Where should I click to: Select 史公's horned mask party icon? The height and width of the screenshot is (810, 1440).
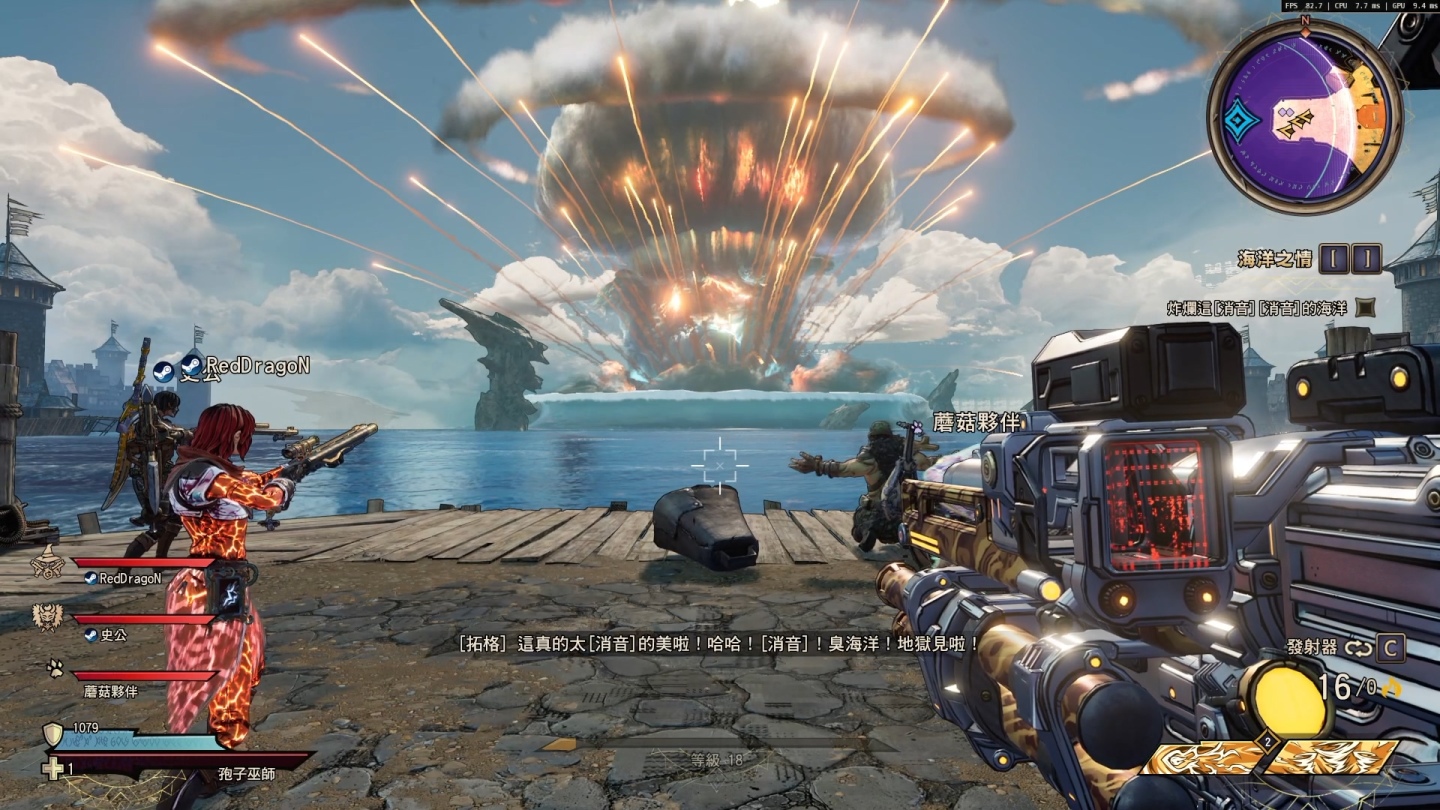click(x=47, y=618)
